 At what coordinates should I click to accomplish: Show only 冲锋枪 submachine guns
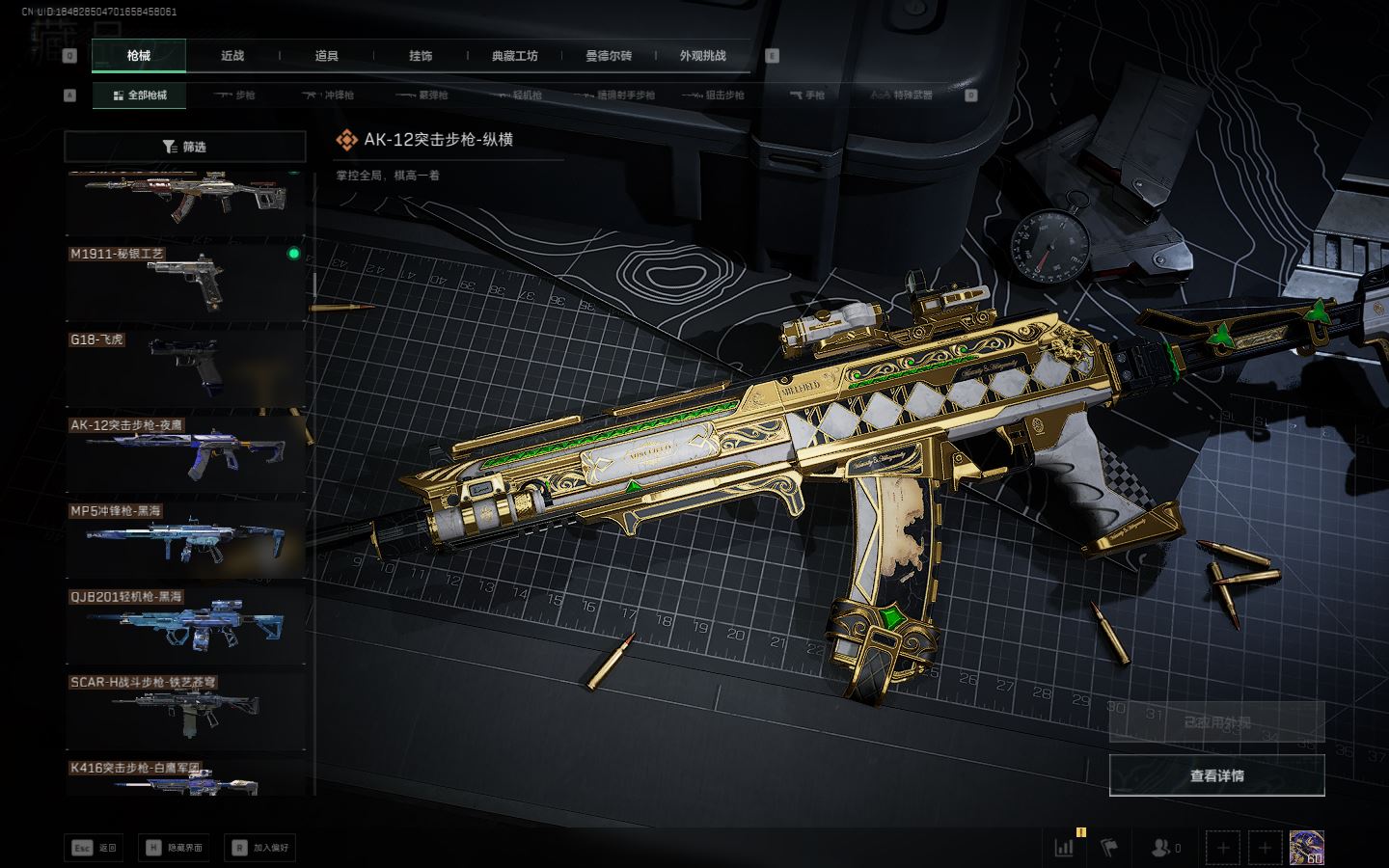click(x=328, y=95)
